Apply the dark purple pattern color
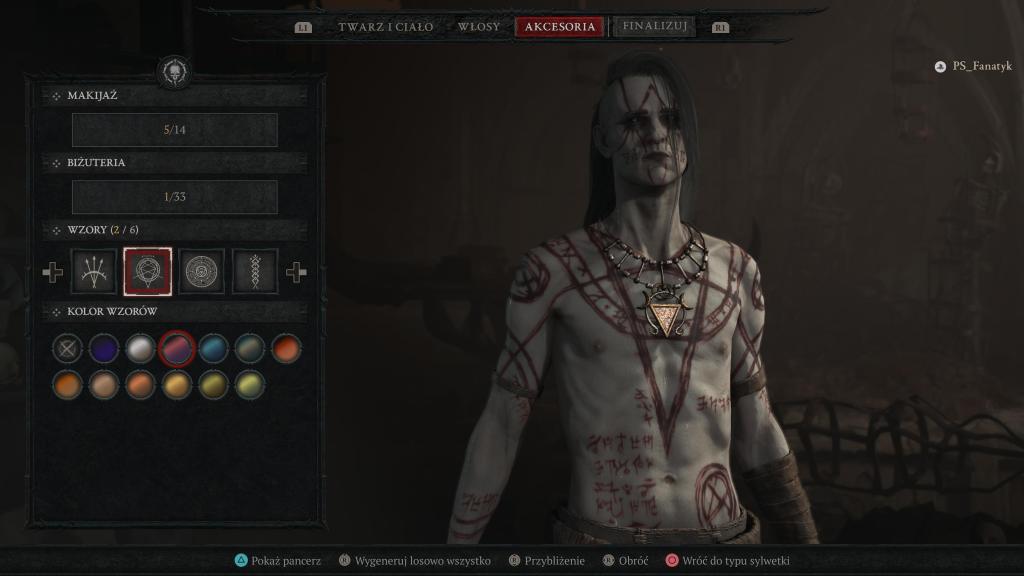Viewport: 1024px width, 576px height. pyautogui.click(x=104, y=348)
